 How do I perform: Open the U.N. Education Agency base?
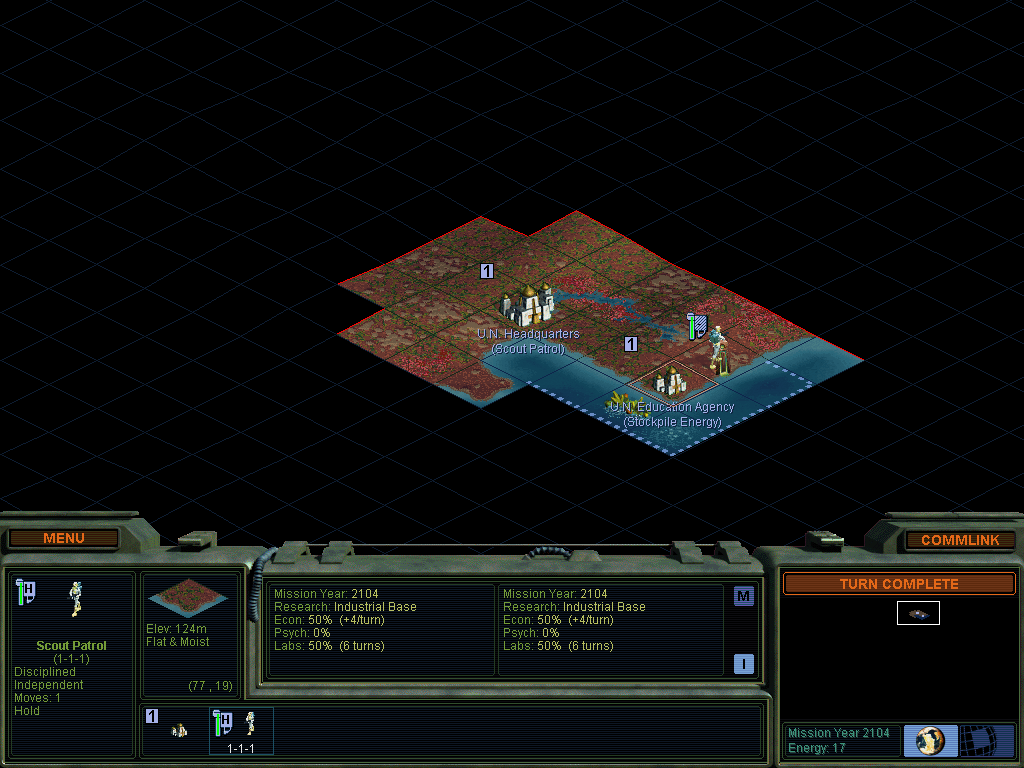[670, 381]
